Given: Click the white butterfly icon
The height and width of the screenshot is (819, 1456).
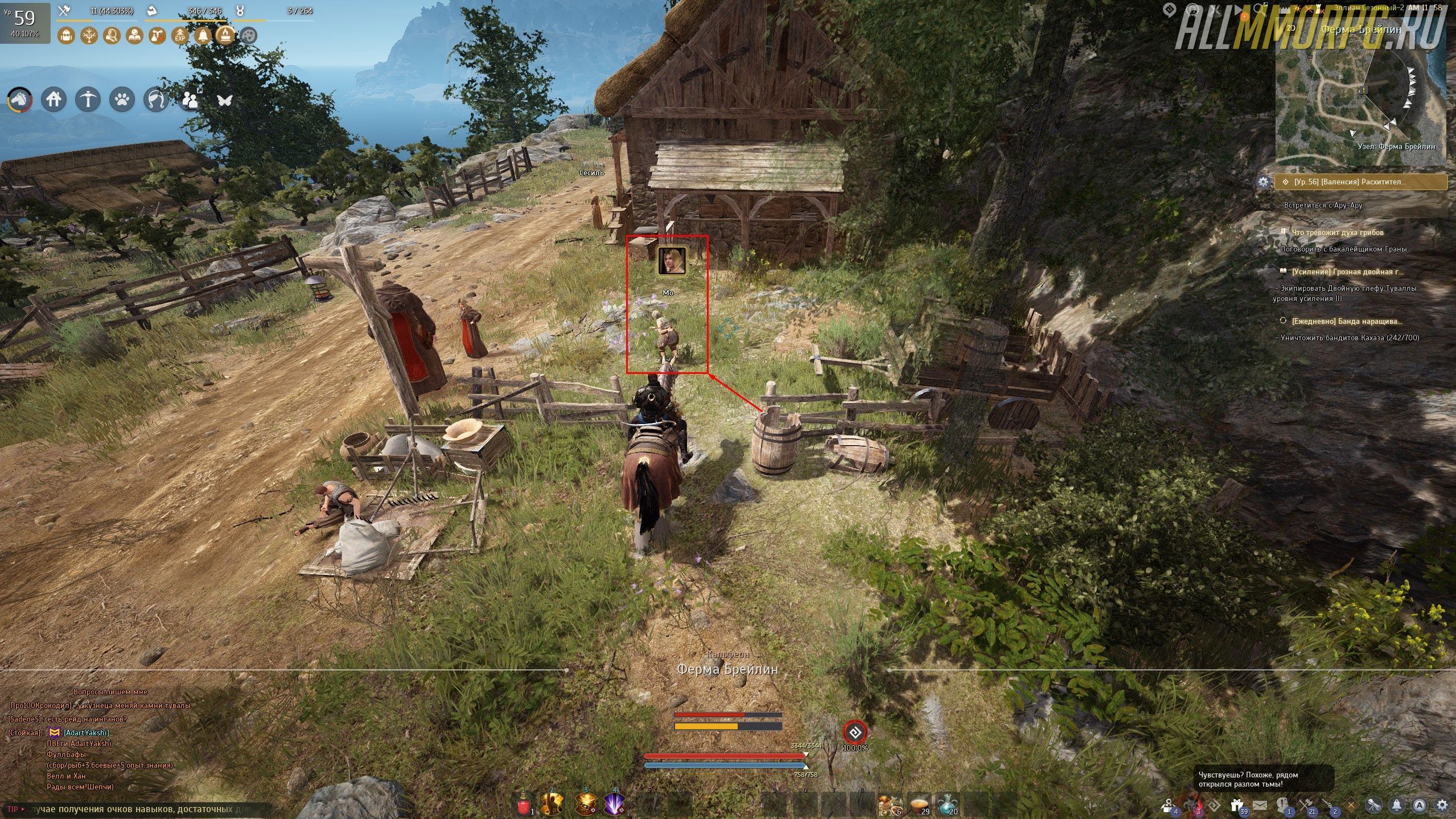Looking at the screenshot, I should pos(225,100).
